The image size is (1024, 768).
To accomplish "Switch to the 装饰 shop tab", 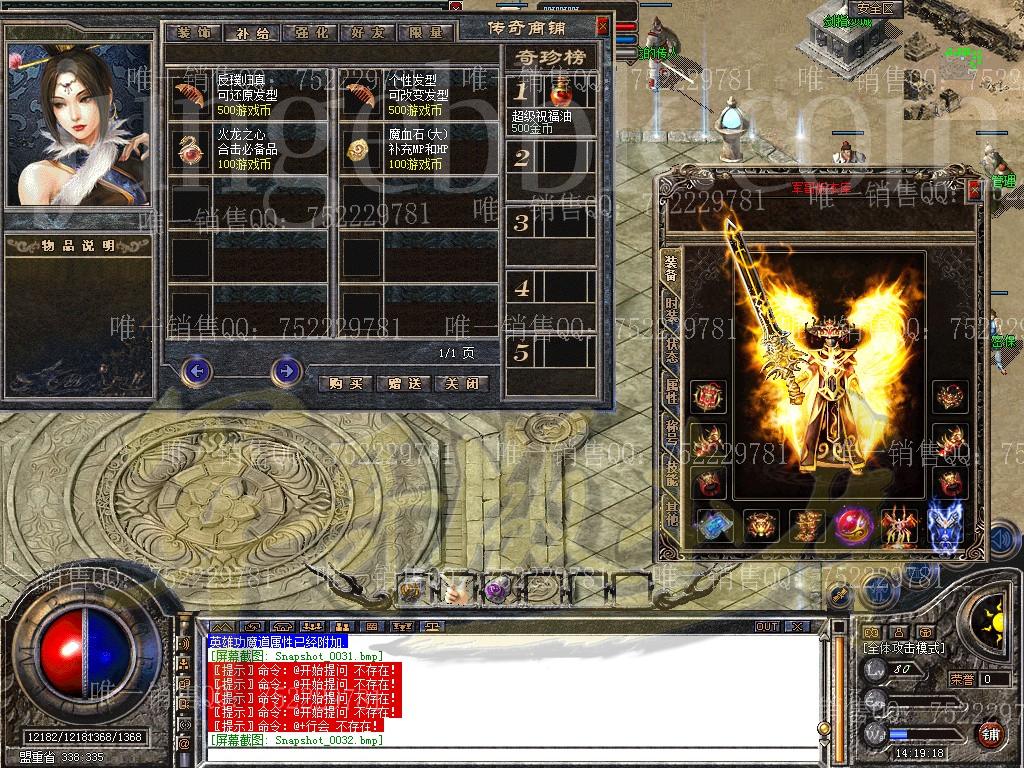I will tap(192, 32).
